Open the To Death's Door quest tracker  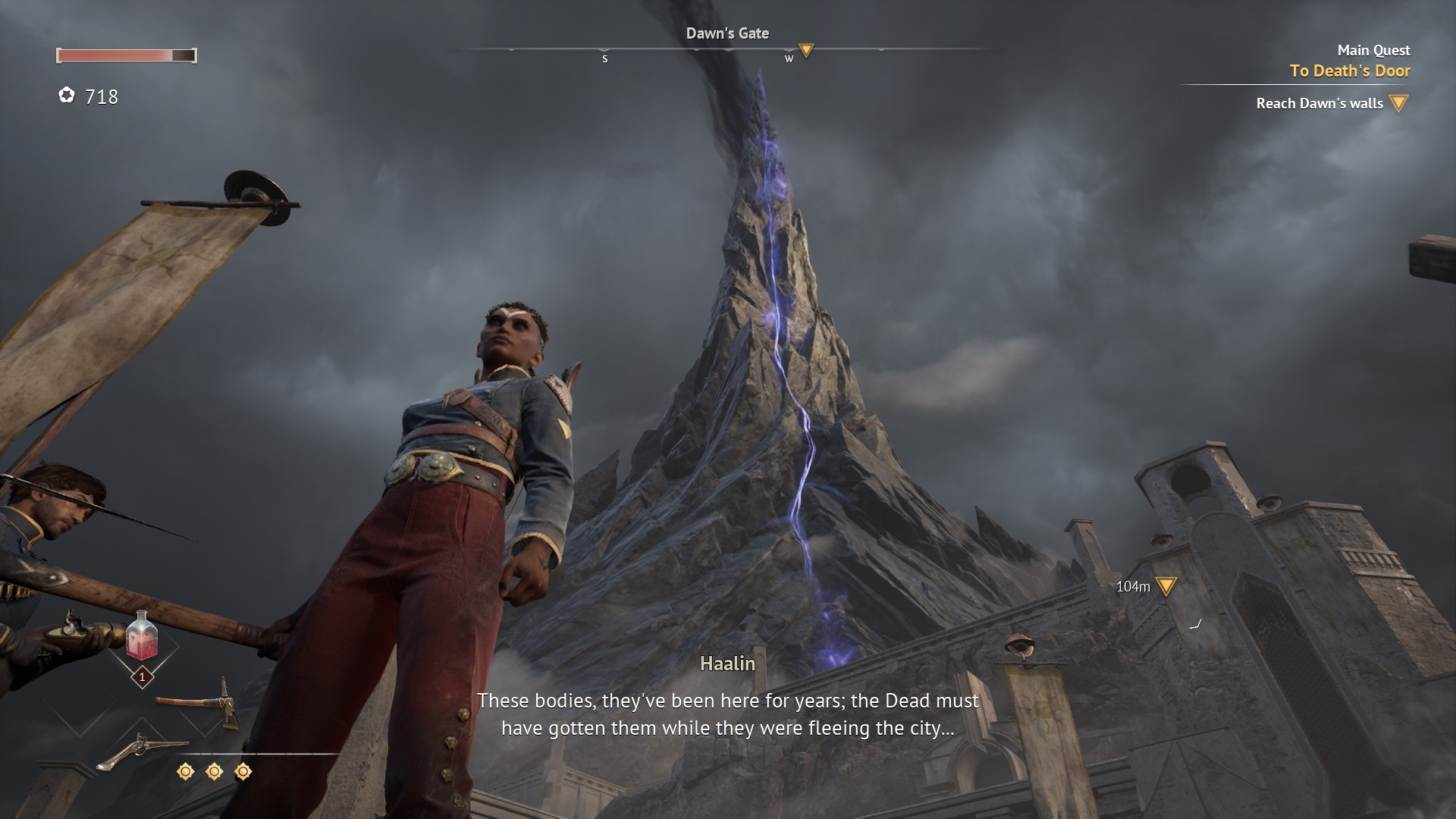(1349, 71)
